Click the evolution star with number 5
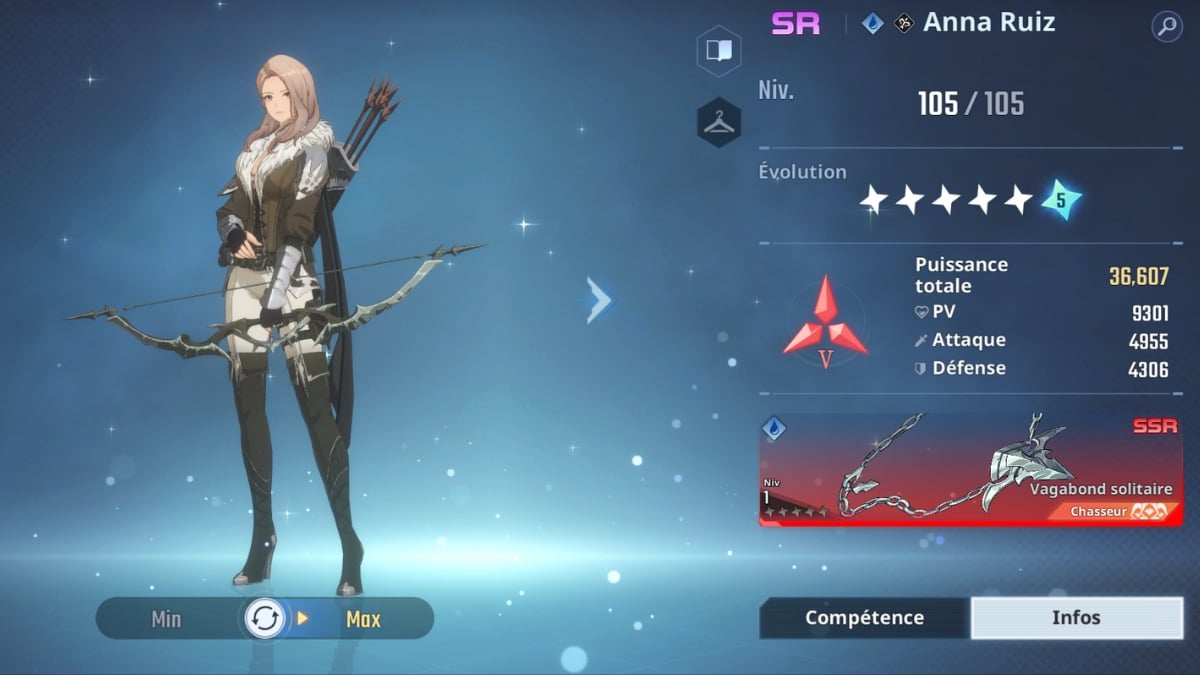The height and width of the screenshot is (675, 1200). 1060,200
